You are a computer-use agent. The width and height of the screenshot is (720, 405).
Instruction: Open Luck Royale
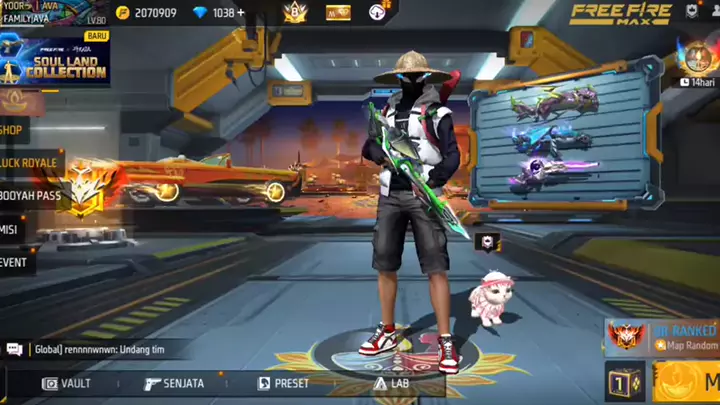click(x=30, y=162)
